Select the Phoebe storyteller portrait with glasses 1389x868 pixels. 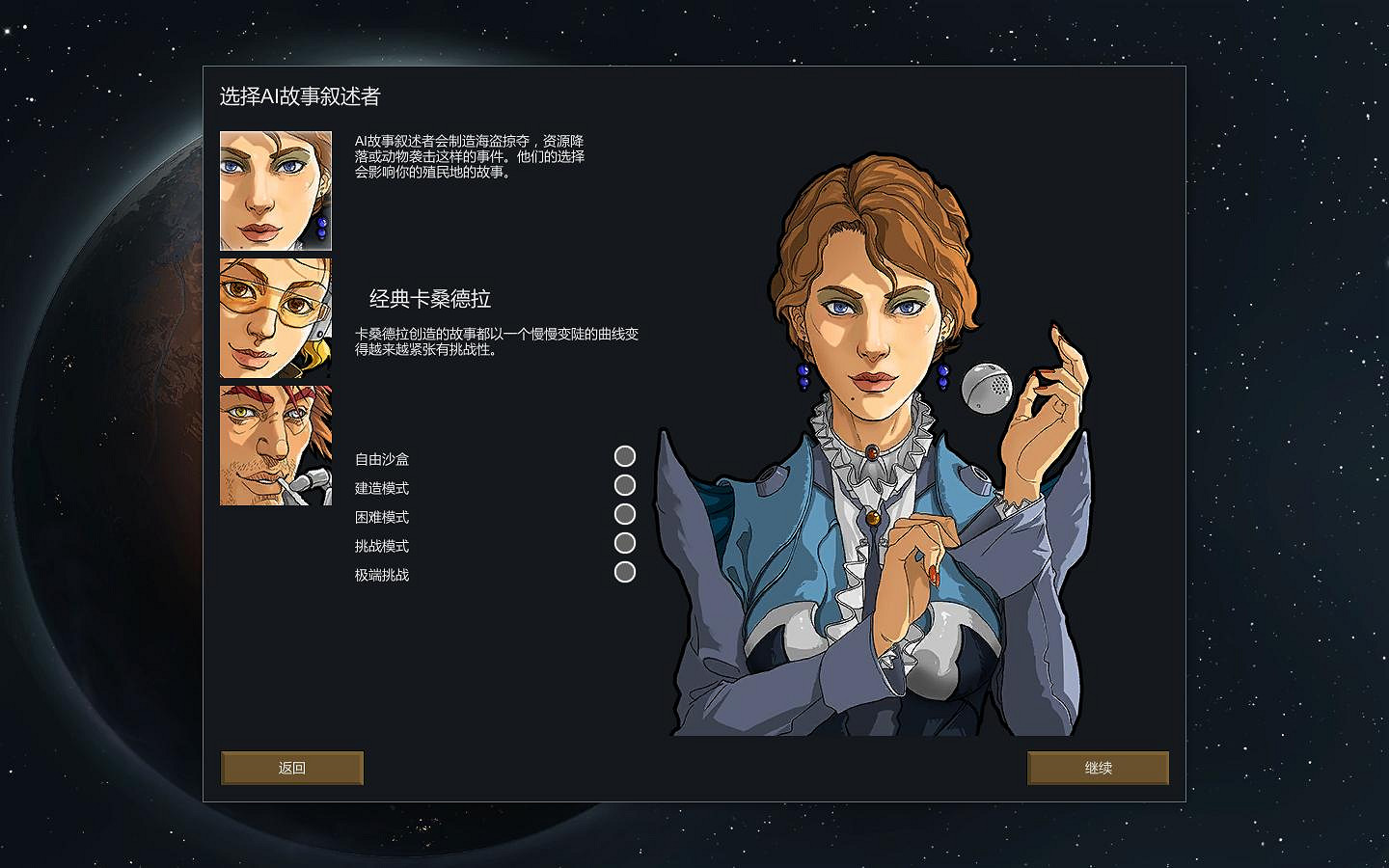tap(275, 318)
